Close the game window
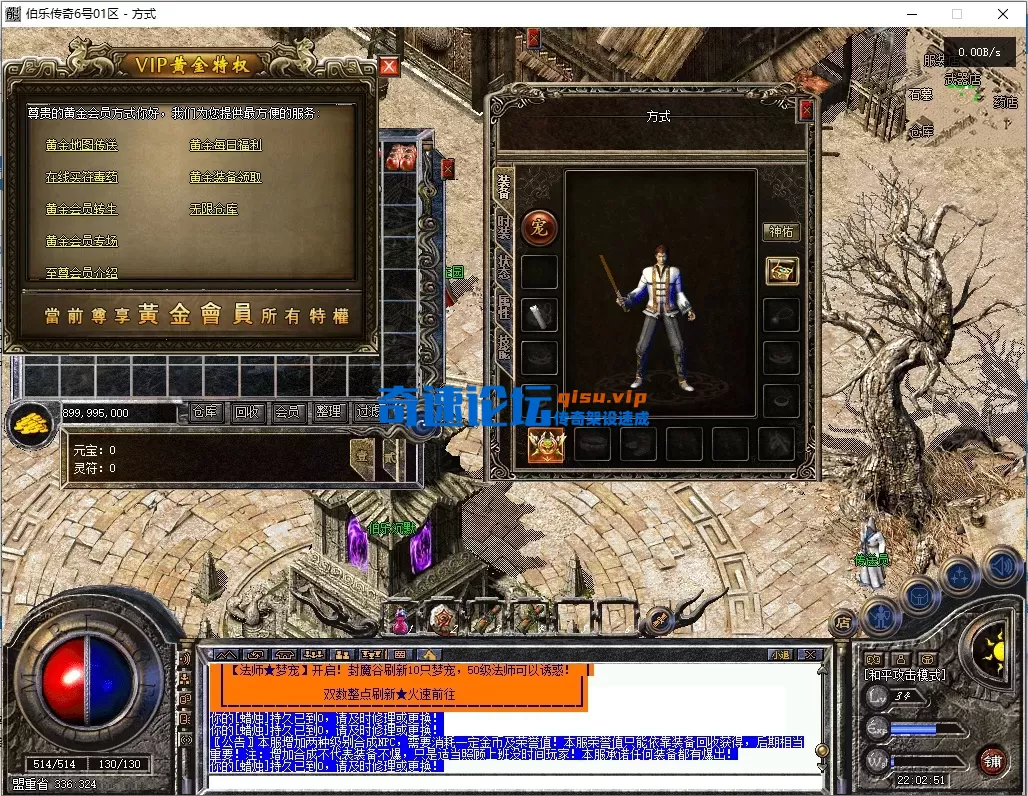1028x796 pixels. point(1003,14)
